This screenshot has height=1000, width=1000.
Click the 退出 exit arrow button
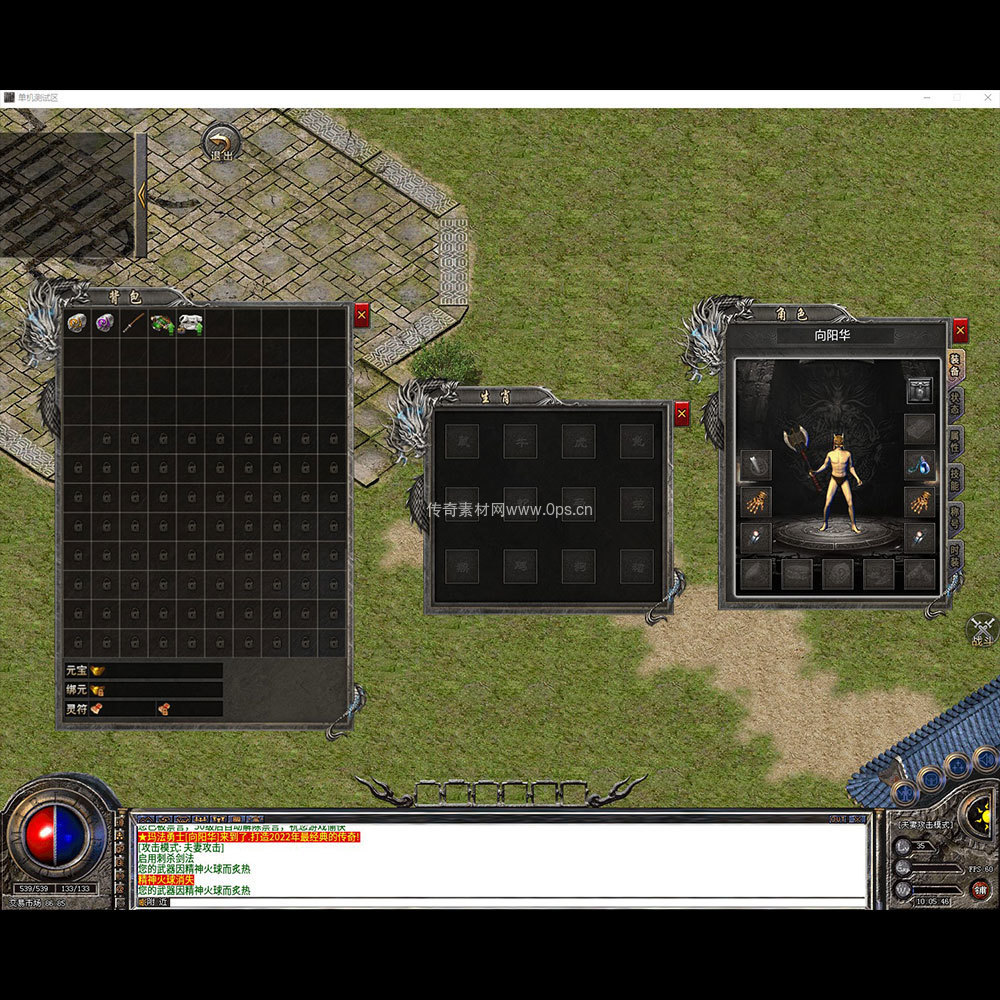coord(222,143)
